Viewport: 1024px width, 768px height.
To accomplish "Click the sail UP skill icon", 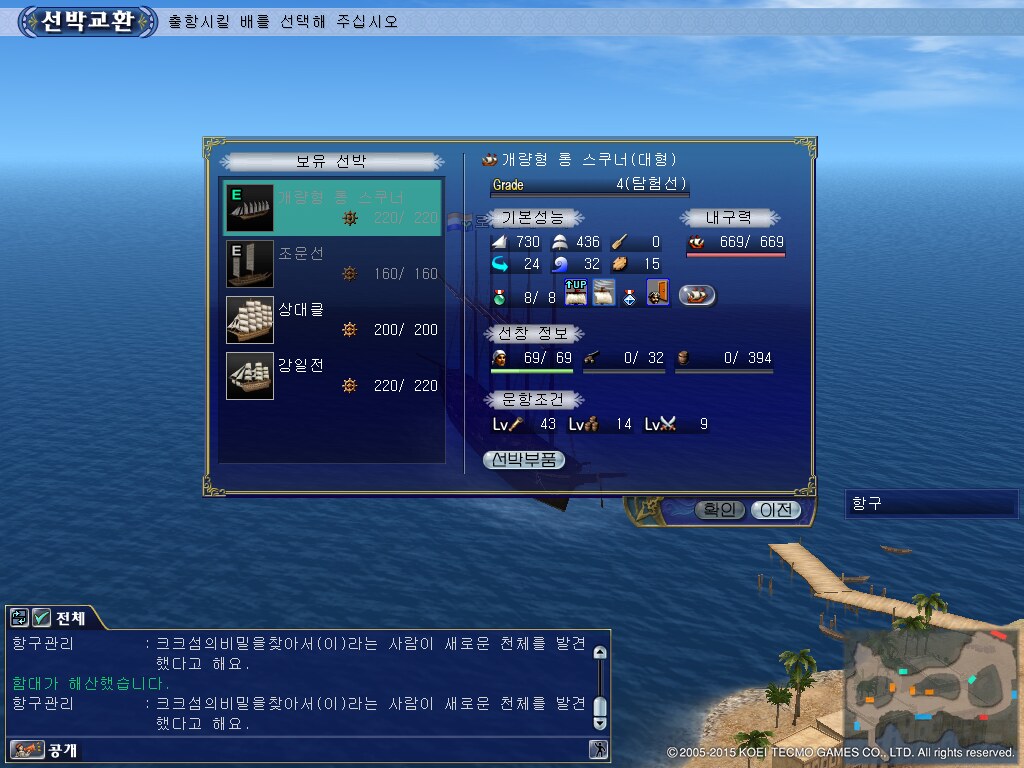I will coord(576,293).
